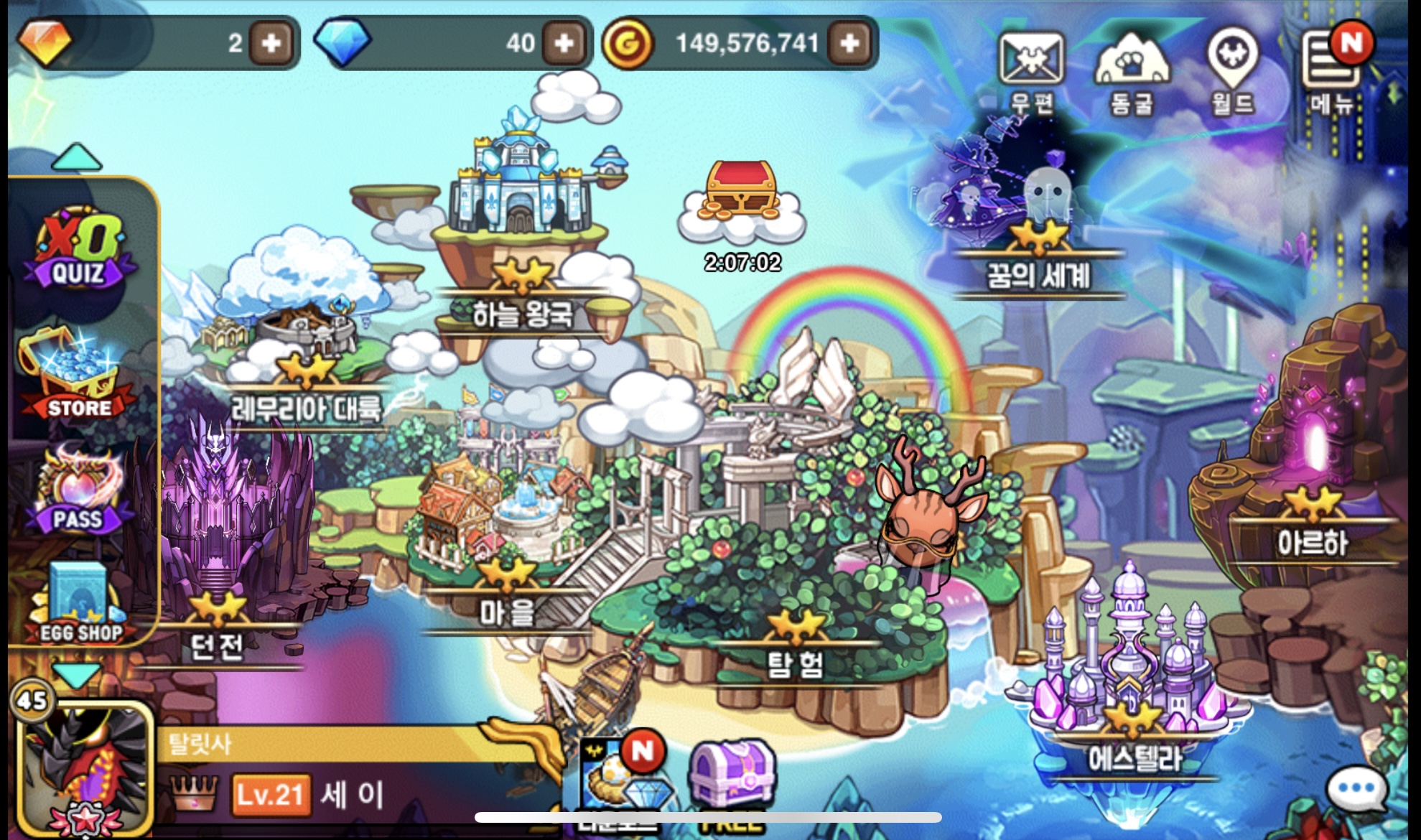Add more orange gems with plus button
Image resolution: width=1421 pixels, height=840 pixels.
(x=271, y=44)
